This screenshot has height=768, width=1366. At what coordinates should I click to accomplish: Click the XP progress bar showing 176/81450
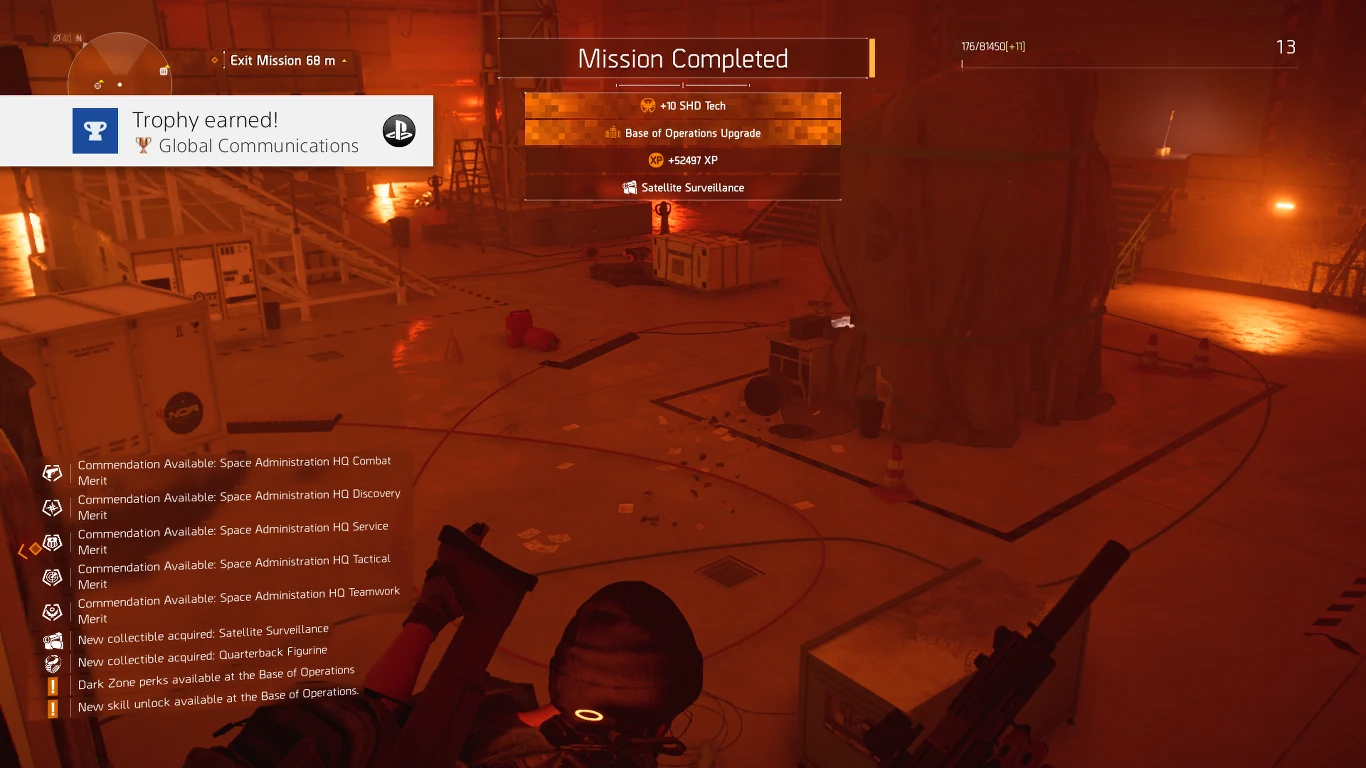[1128, 62]
